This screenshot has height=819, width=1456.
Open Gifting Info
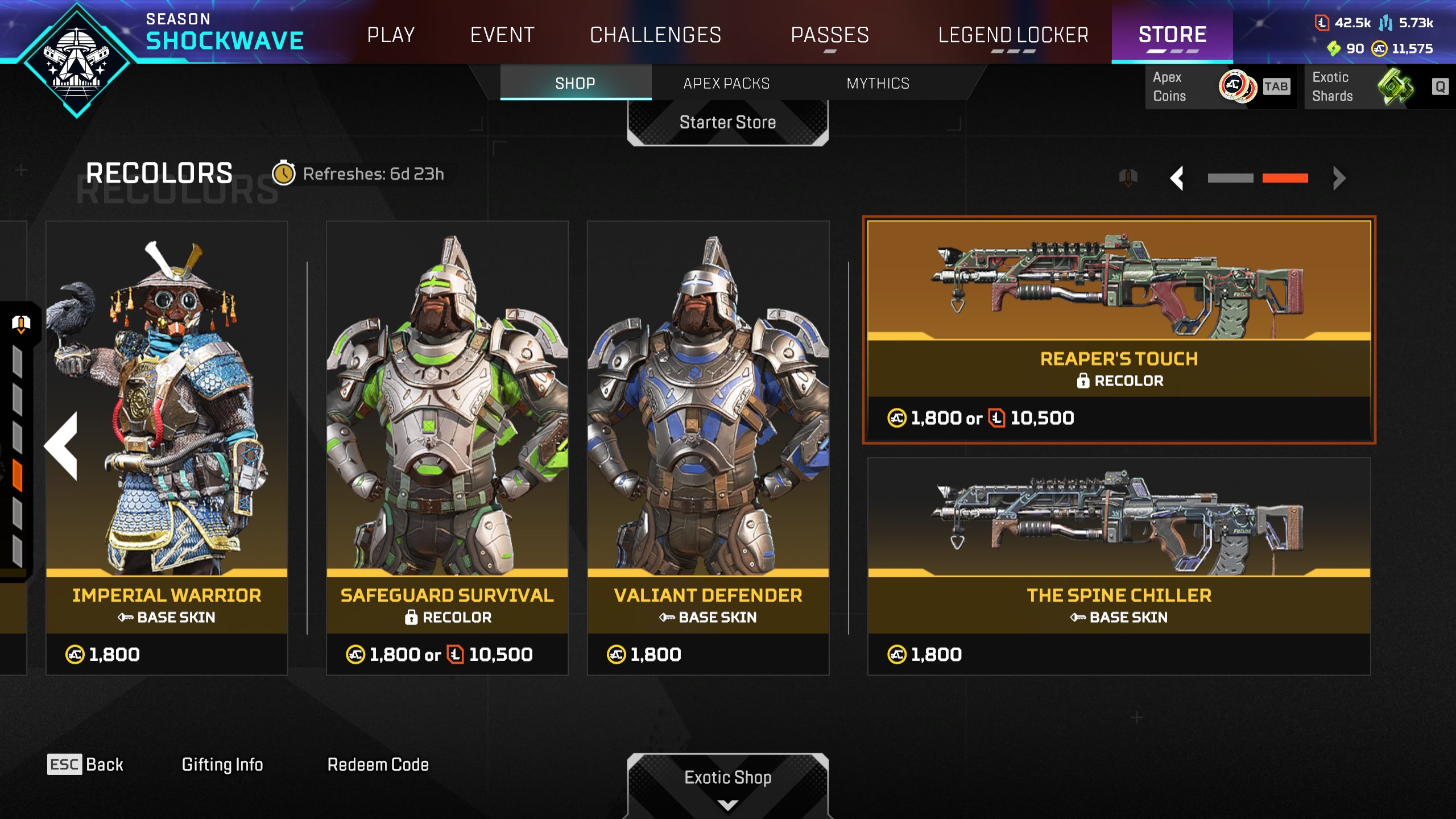(x=222, y=764)
